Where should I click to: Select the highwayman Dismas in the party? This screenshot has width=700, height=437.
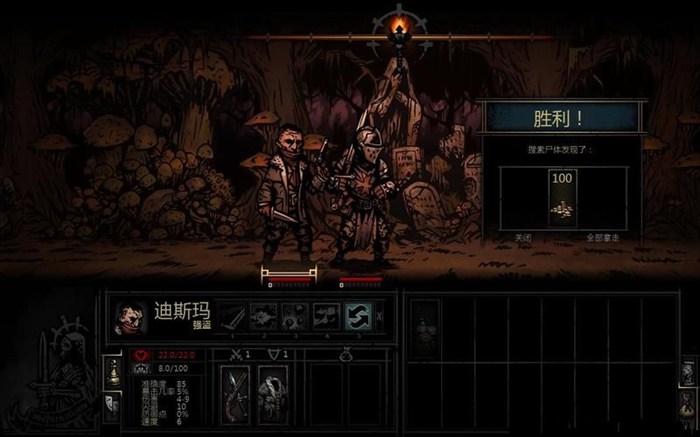pyautogui.click(x=287, y=195)
